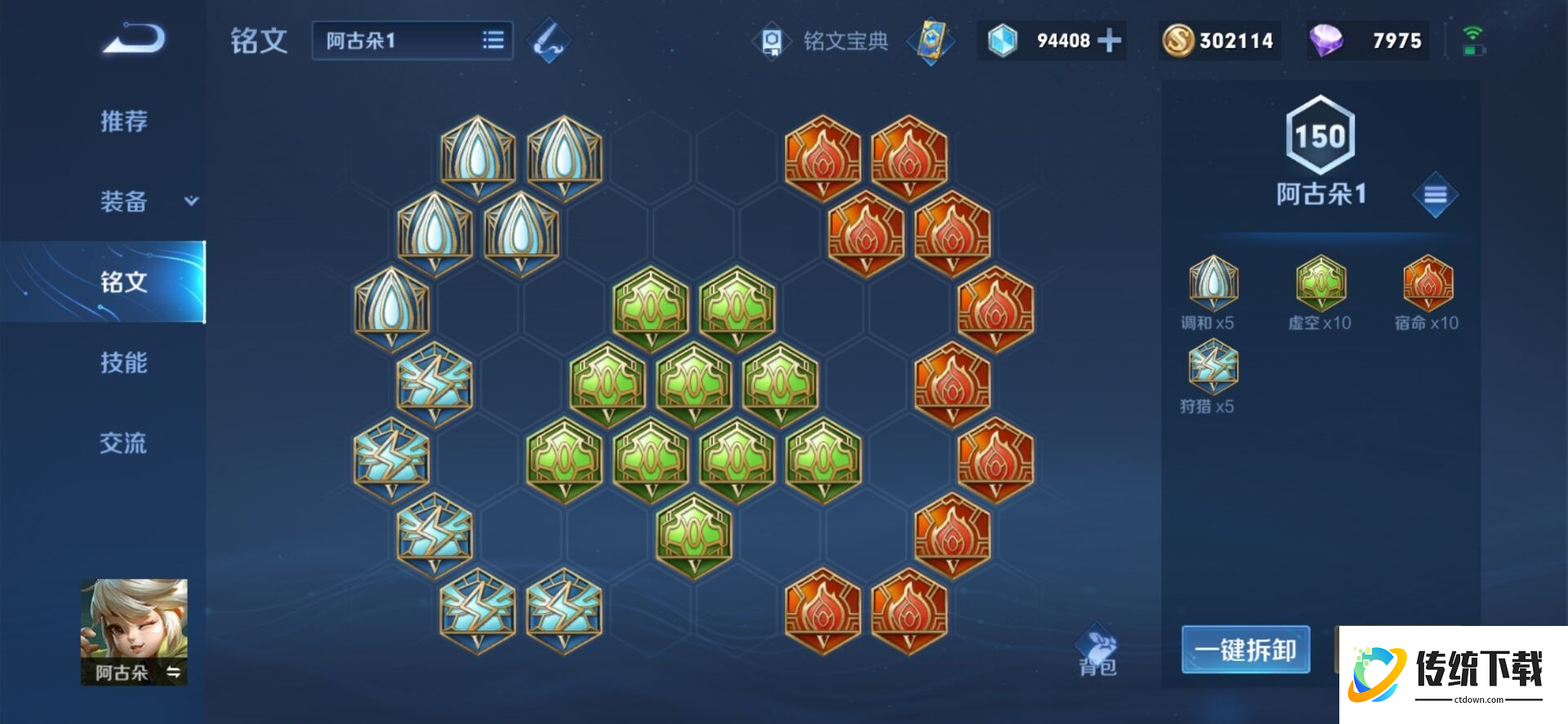The width and height of the screenshot is (1568, 724).
Task: Go back with the return arrow
Action: tap(135, 39)
